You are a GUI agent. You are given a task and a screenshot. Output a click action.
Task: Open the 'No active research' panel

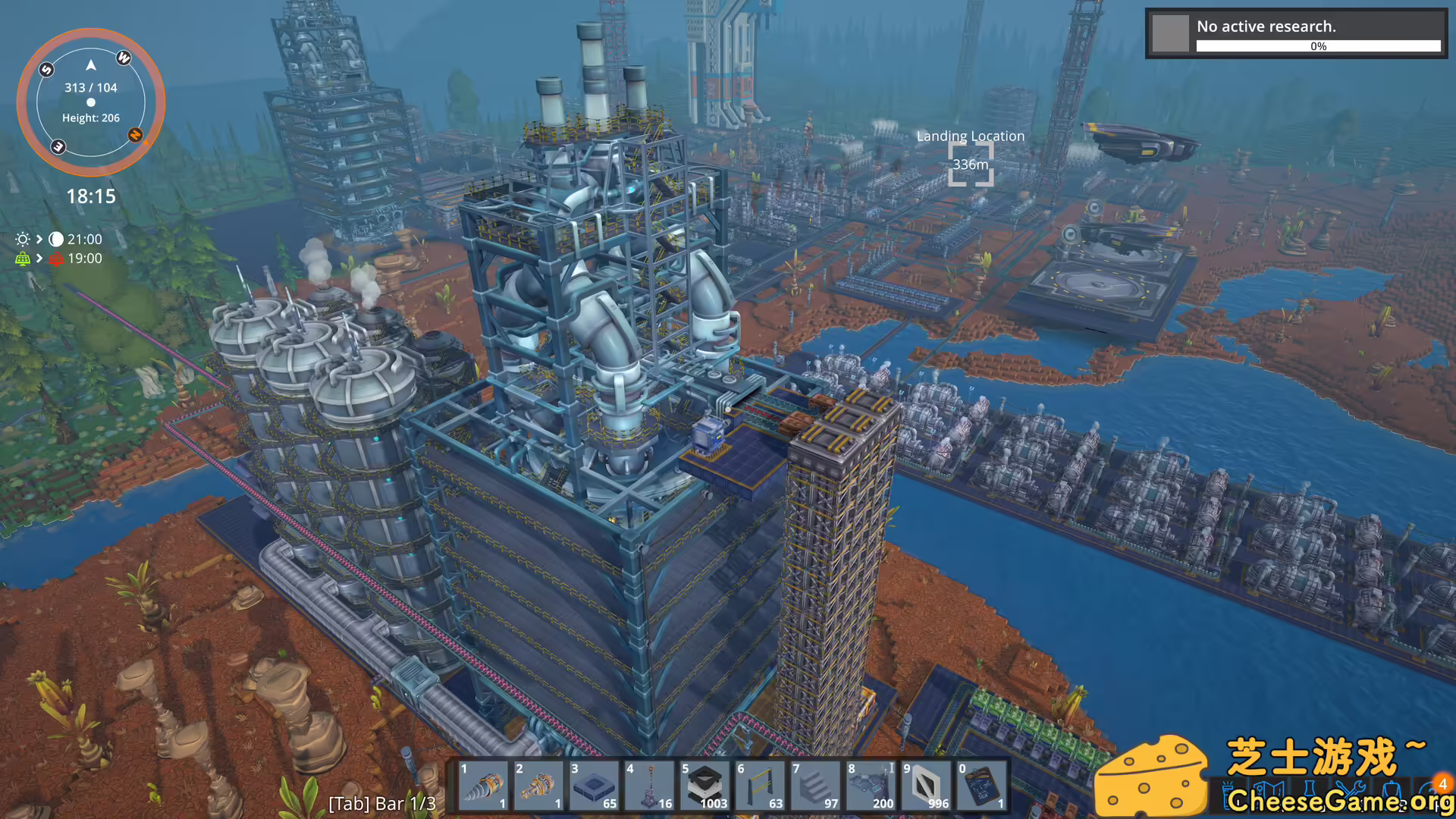pyautogui.click(x=1296, y=33)
